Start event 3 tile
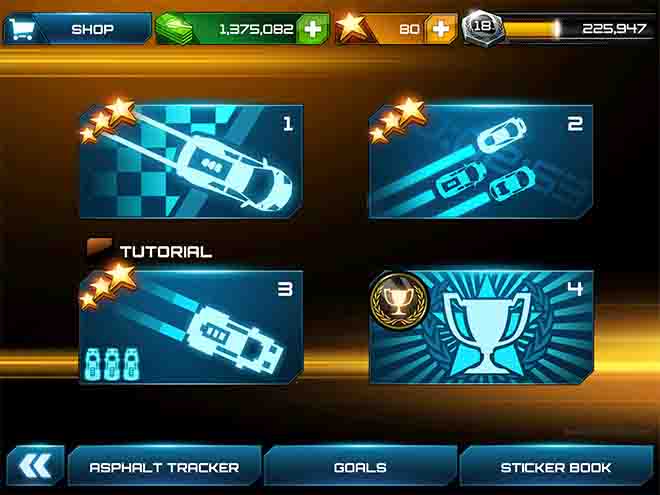Screen dimensions: 660x495 click(x=191, y=328)
